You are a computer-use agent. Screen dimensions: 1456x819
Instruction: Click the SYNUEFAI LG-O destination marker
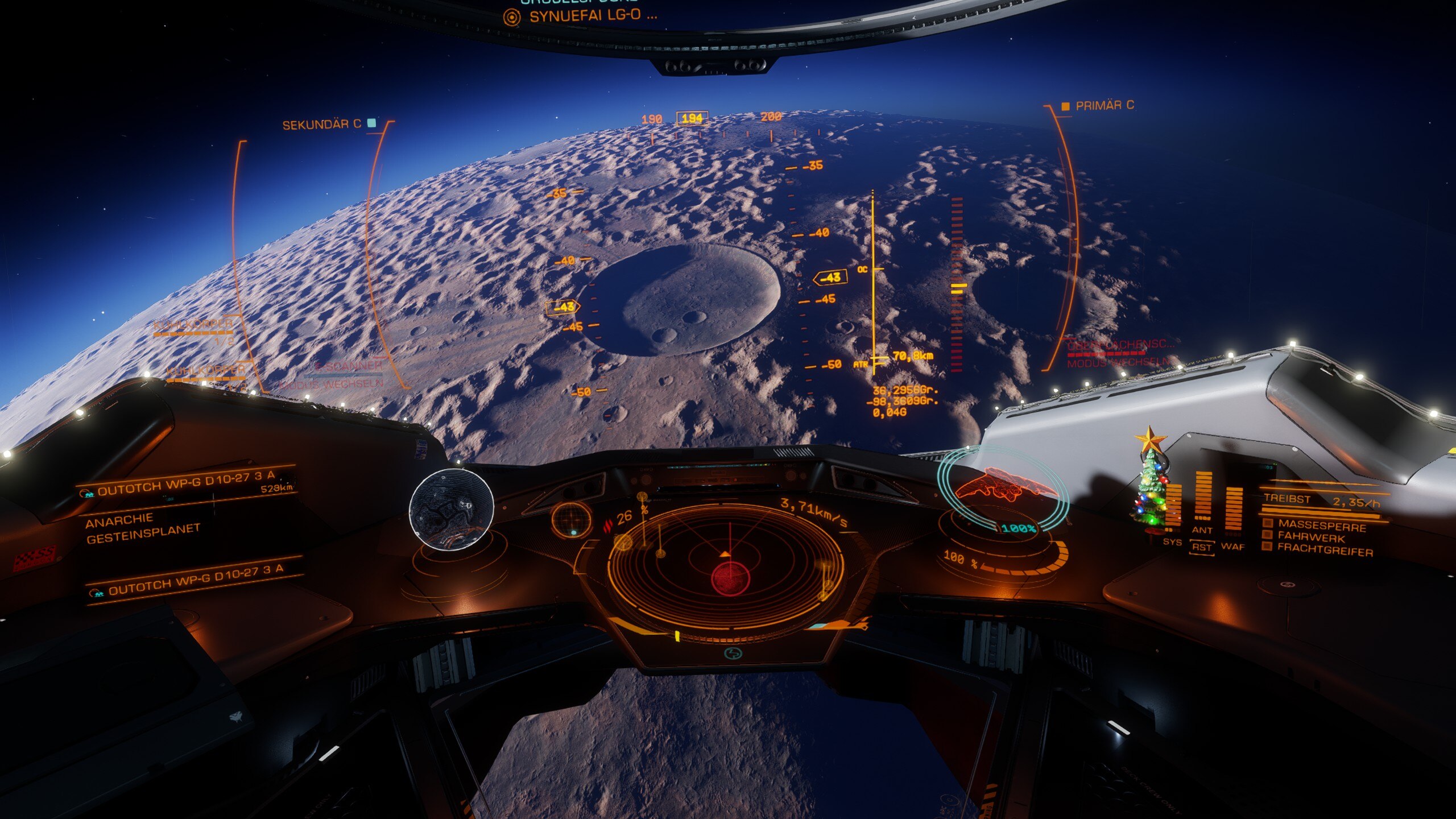[591, 16]
